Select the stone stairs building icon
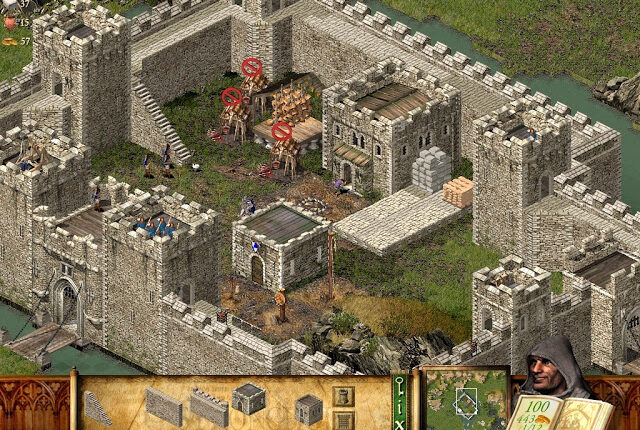640x430 pixels. 98,406
